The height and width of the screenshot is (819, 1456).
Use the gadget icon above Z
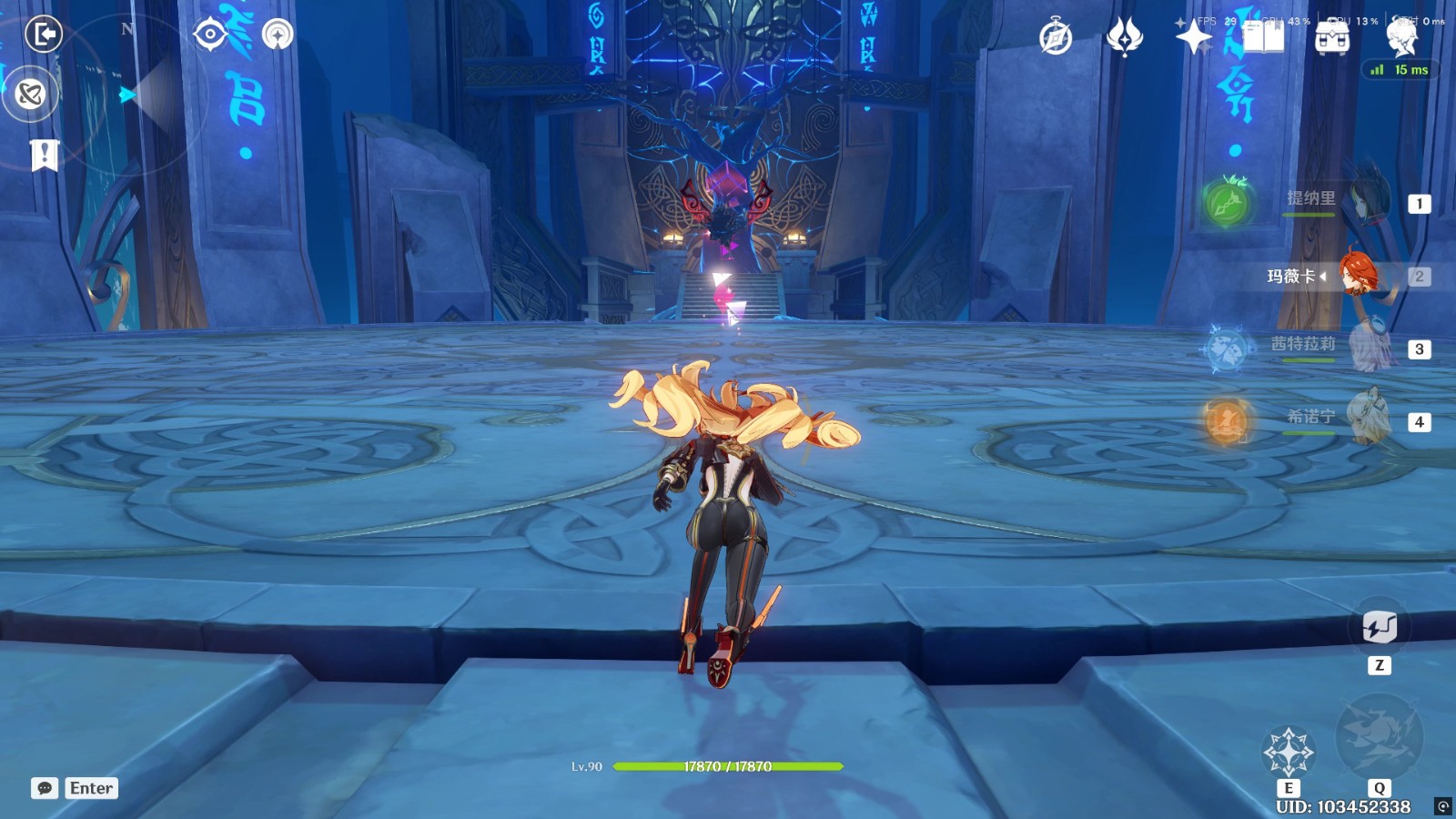pyautogui.click(x=1380, y=627)
